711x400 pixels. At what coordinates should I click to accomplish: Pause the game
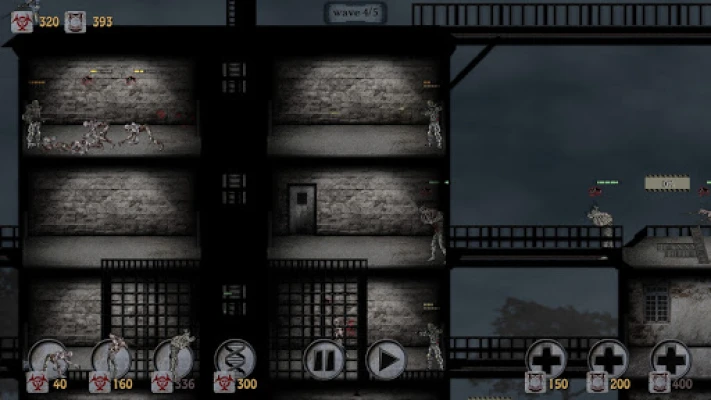point(324,359)
